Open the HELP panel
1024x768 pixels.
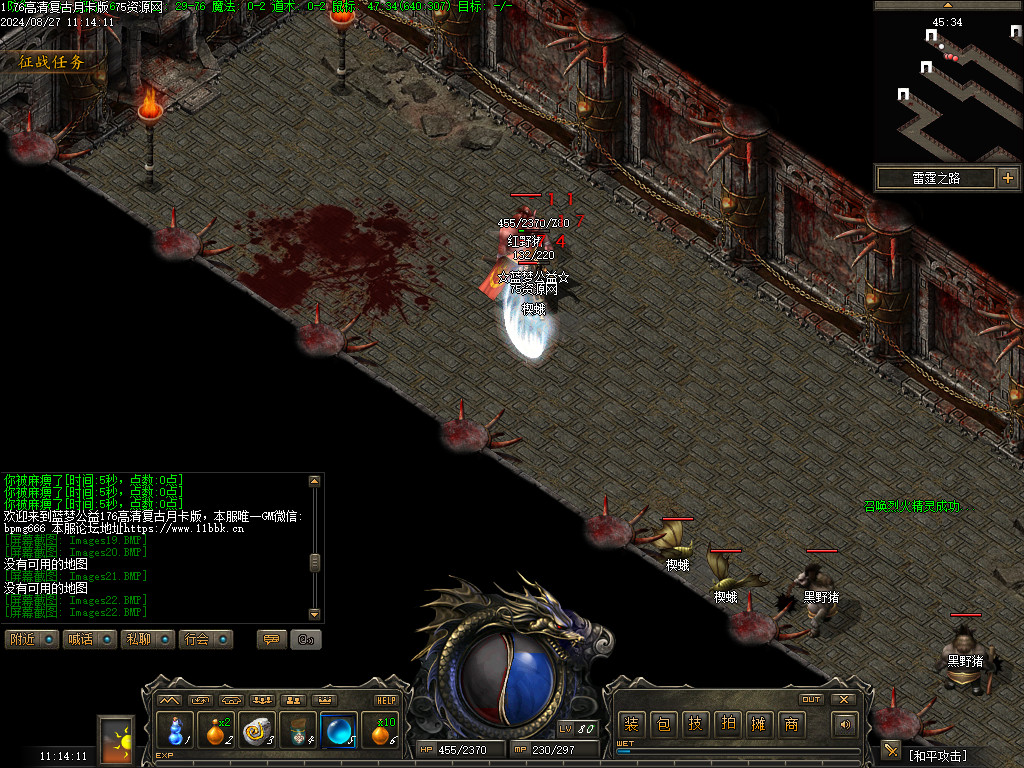tap(386, 700)
